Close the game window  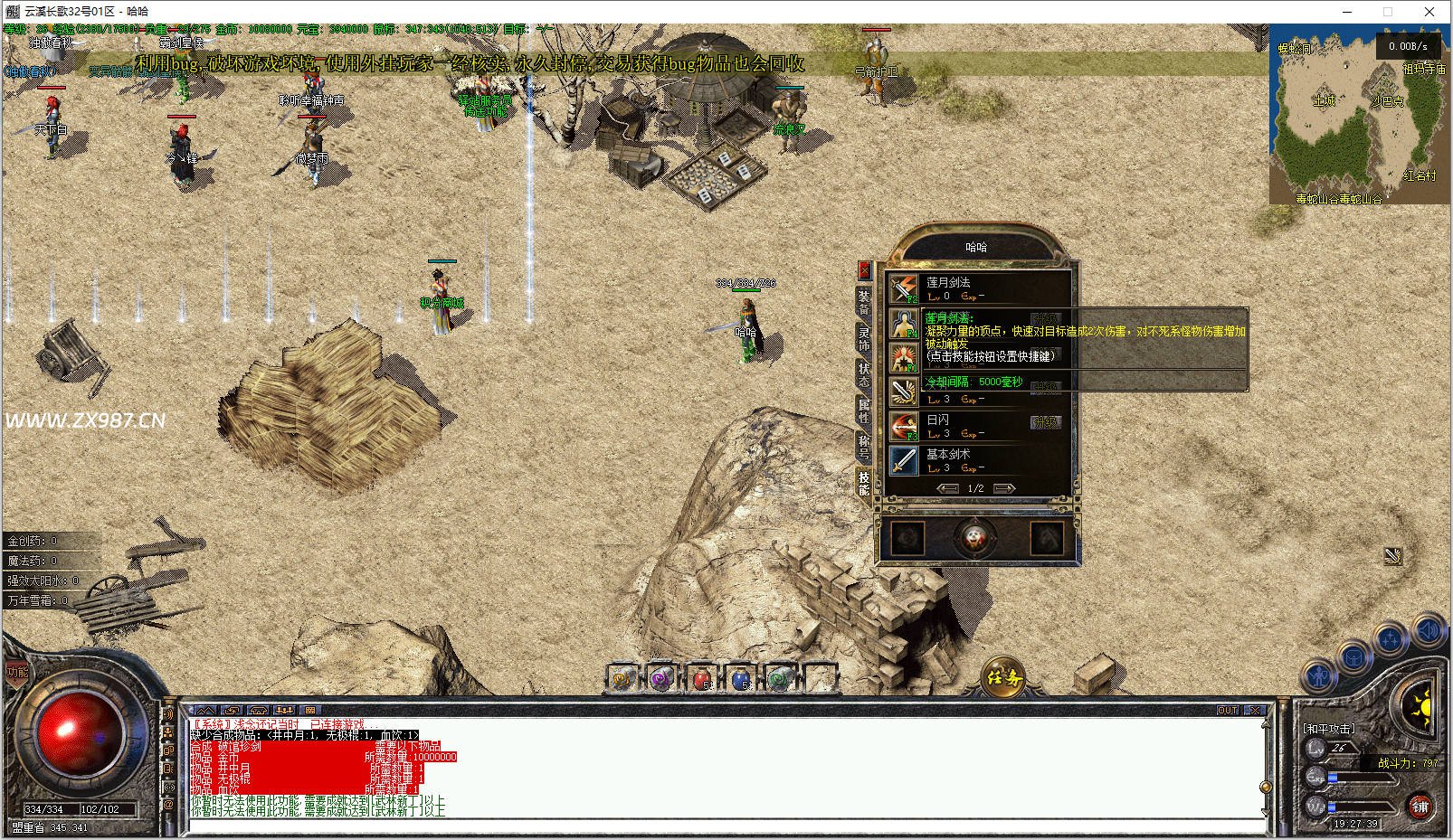[1429, 12]
